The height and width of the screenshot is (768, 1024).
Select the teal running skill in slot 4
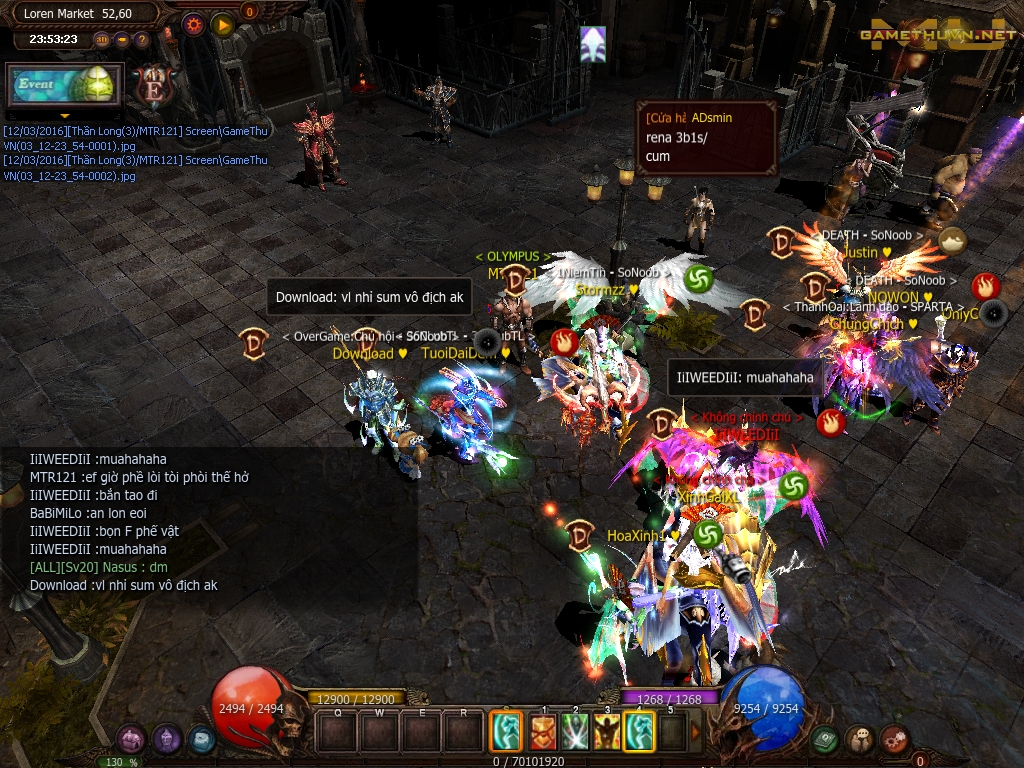[x=638, y=731]
